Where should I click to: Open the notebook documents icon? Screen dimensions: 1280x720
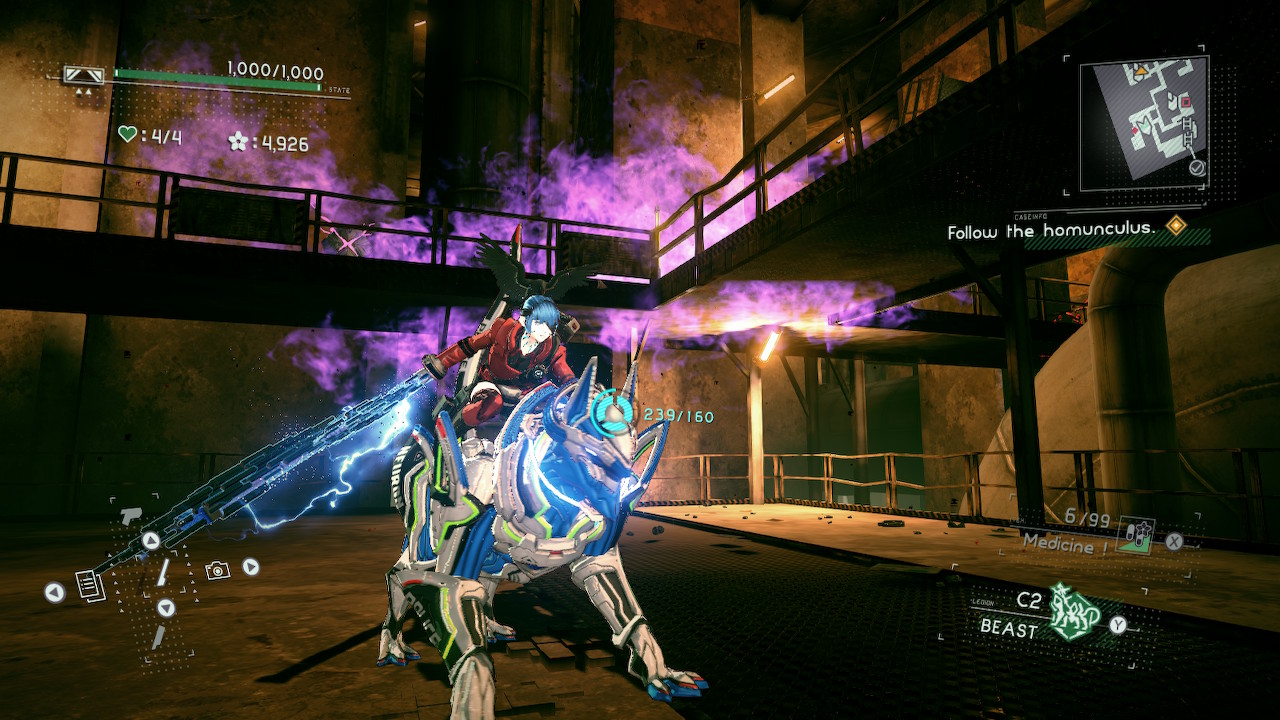[x=90, y=586]
